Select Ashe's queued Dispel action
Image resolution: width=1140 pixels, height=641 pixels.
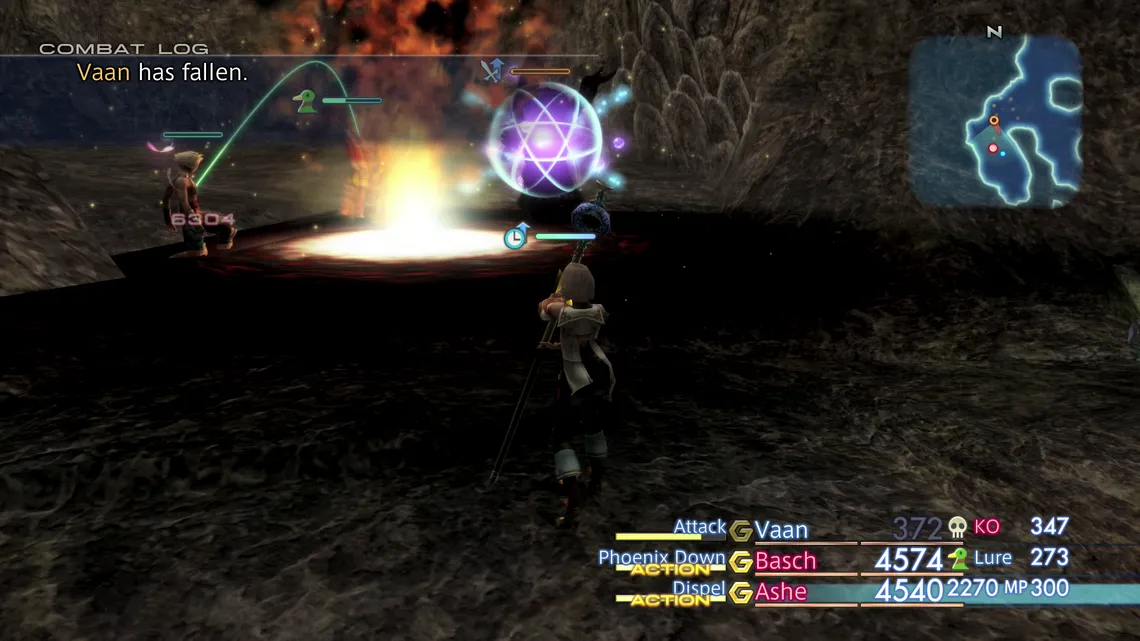(697, 589)
